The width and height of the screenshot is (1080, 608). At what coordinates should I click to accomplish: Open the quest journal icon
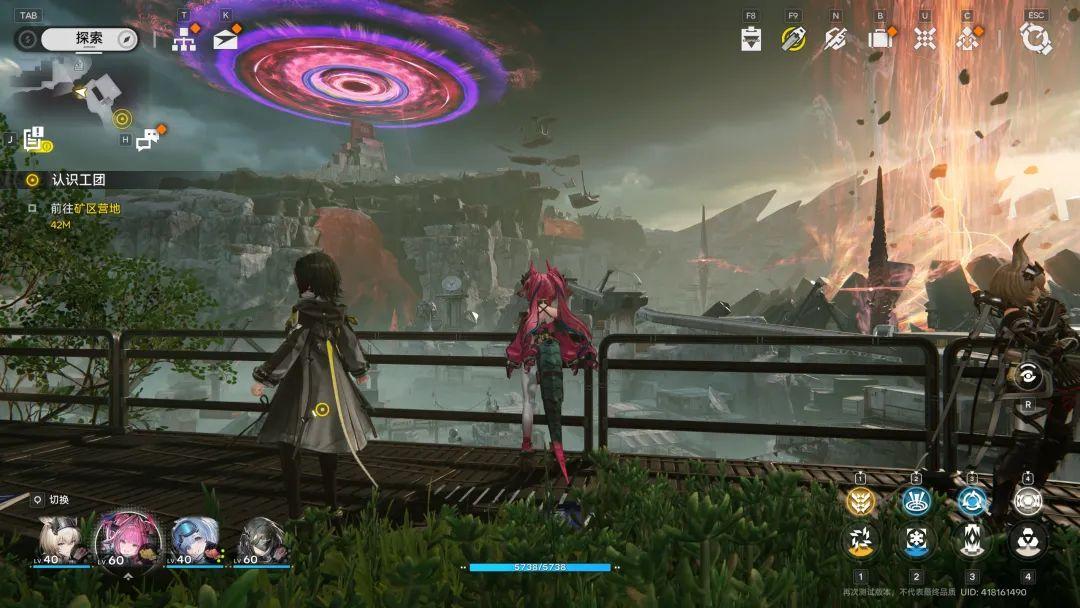pyautogui.click(x=34, y=139)
